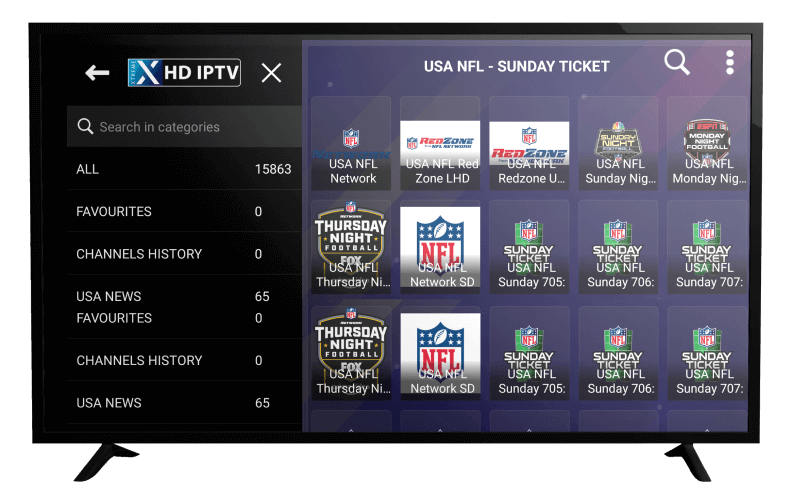Select the ALL category row

pyautogui.click(x=183, y=169)
